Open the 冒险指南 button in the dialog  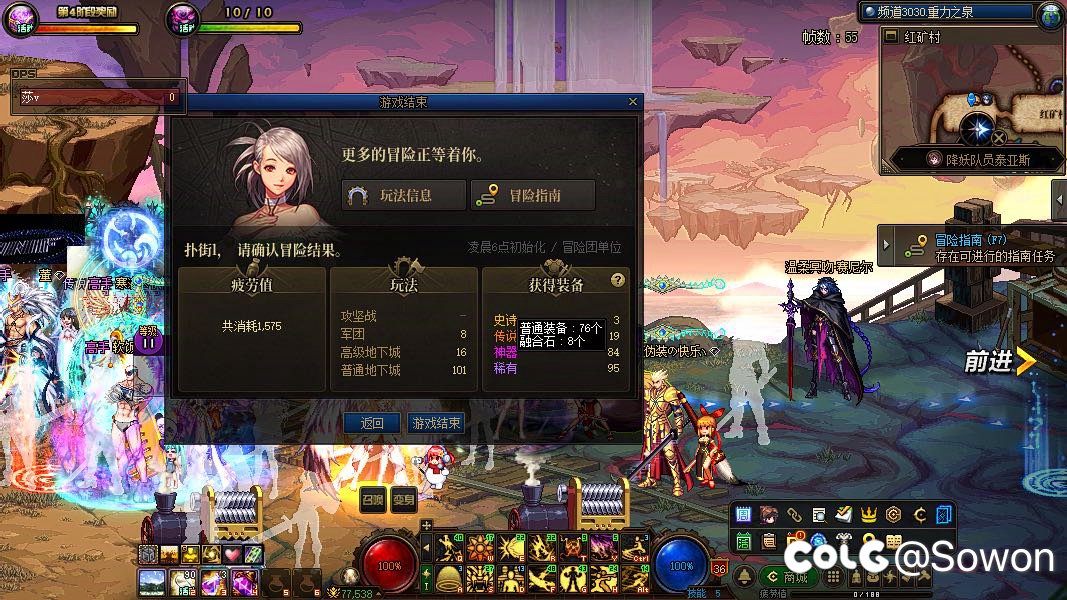[x=533, y=196]
